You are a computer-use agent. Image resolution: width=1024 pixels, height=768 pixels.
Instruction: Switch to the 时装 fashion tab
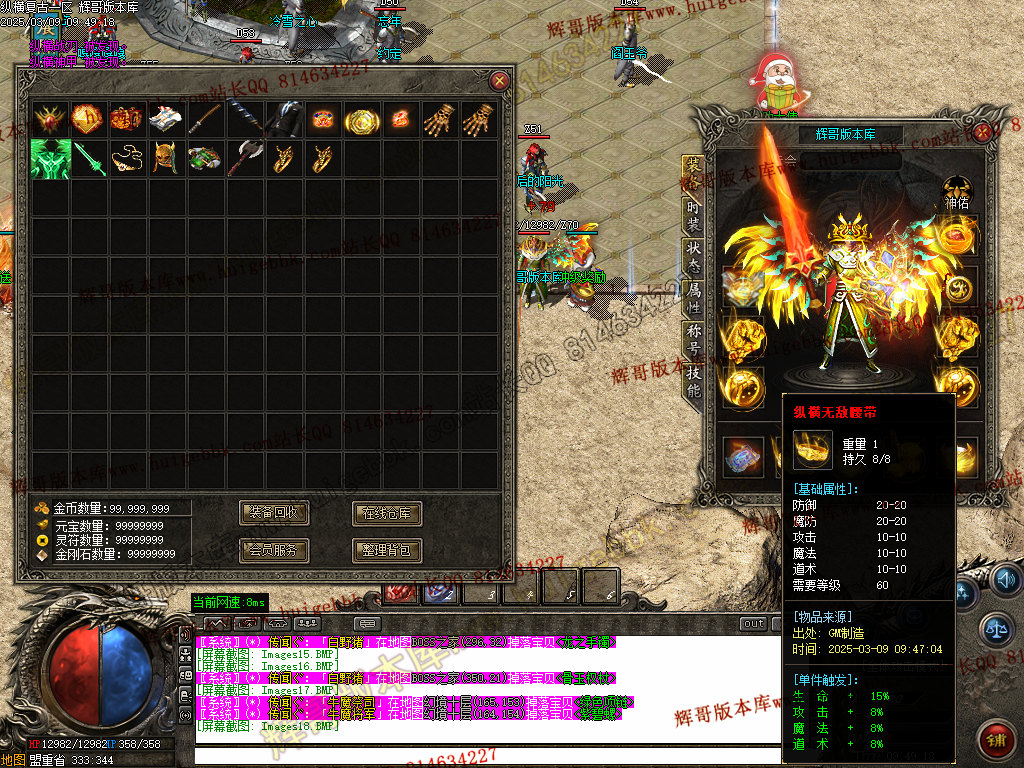[x=693, y=213]
